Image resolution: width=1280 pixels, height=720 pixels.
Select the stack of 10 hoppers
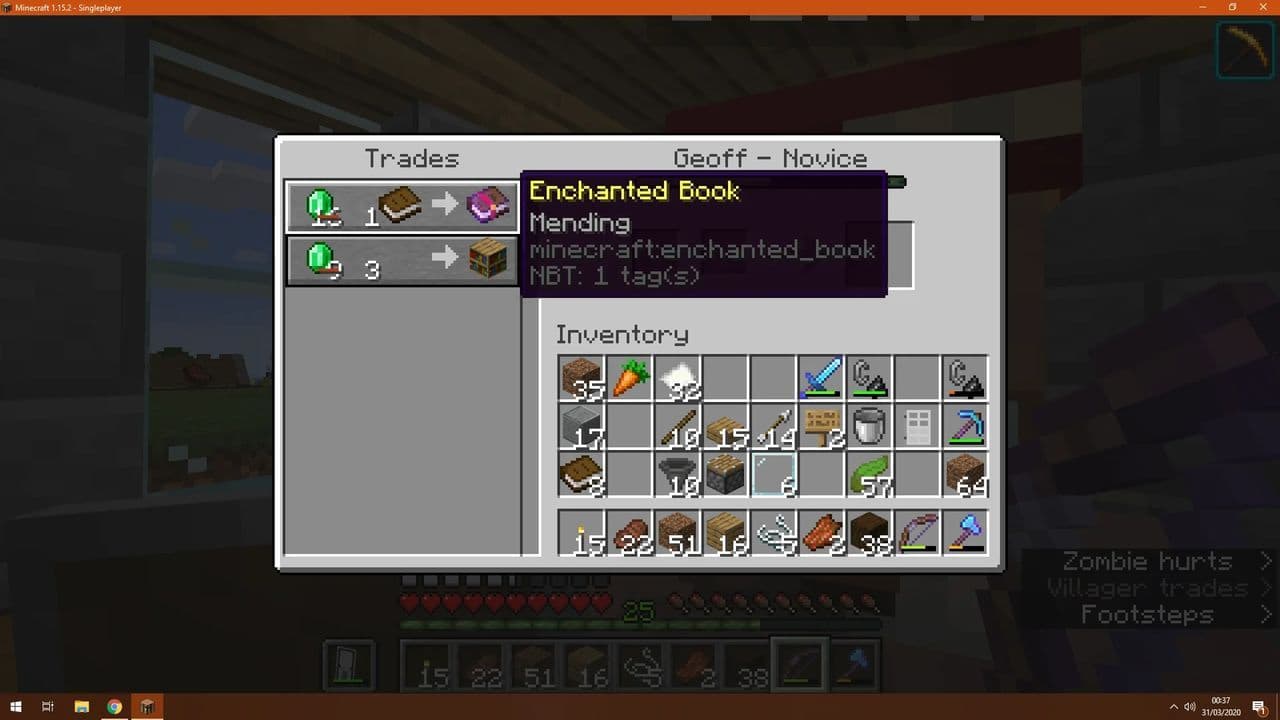[677, 475]
